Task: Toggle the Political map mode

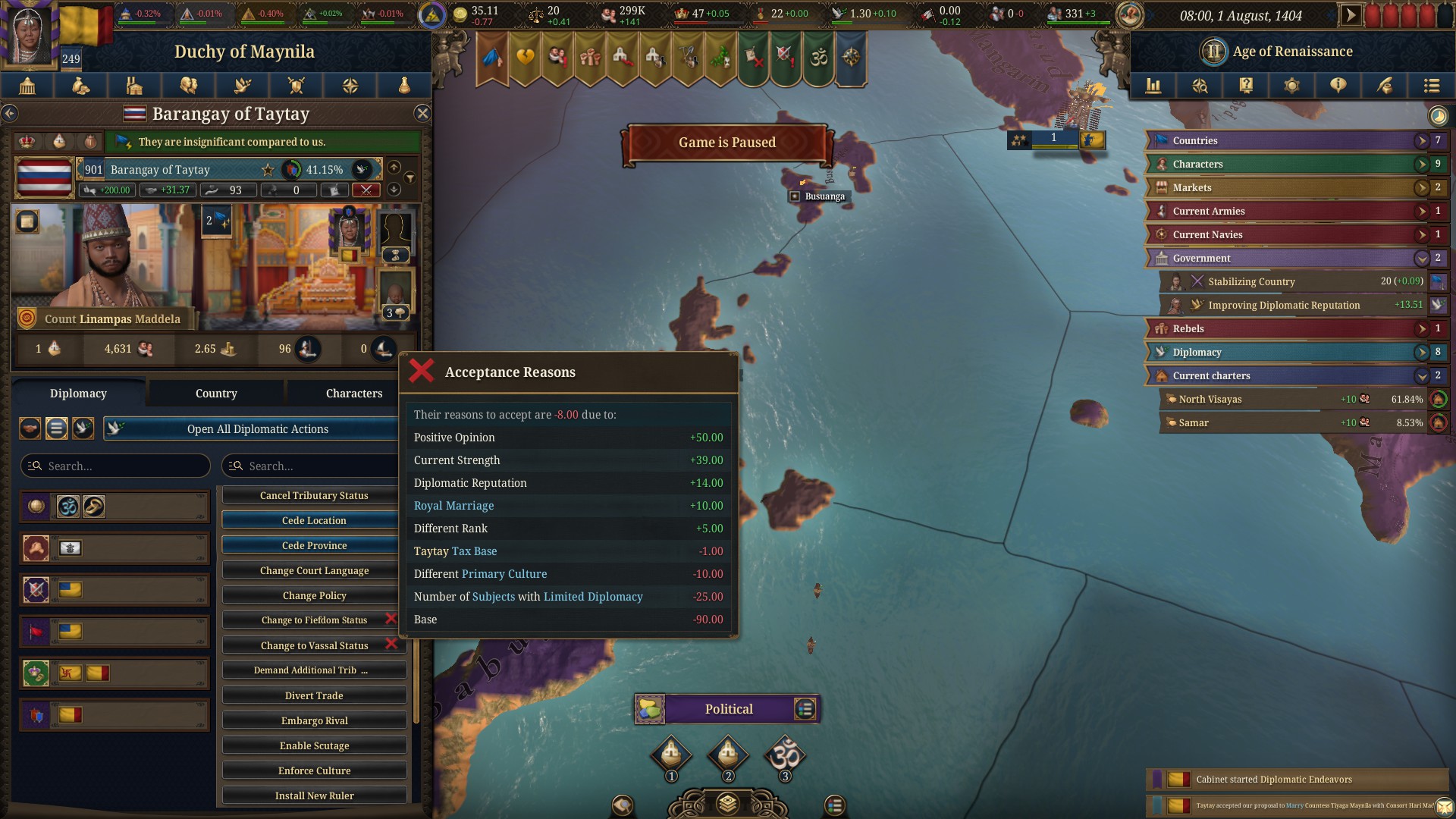Action: [x=727, y=708]
